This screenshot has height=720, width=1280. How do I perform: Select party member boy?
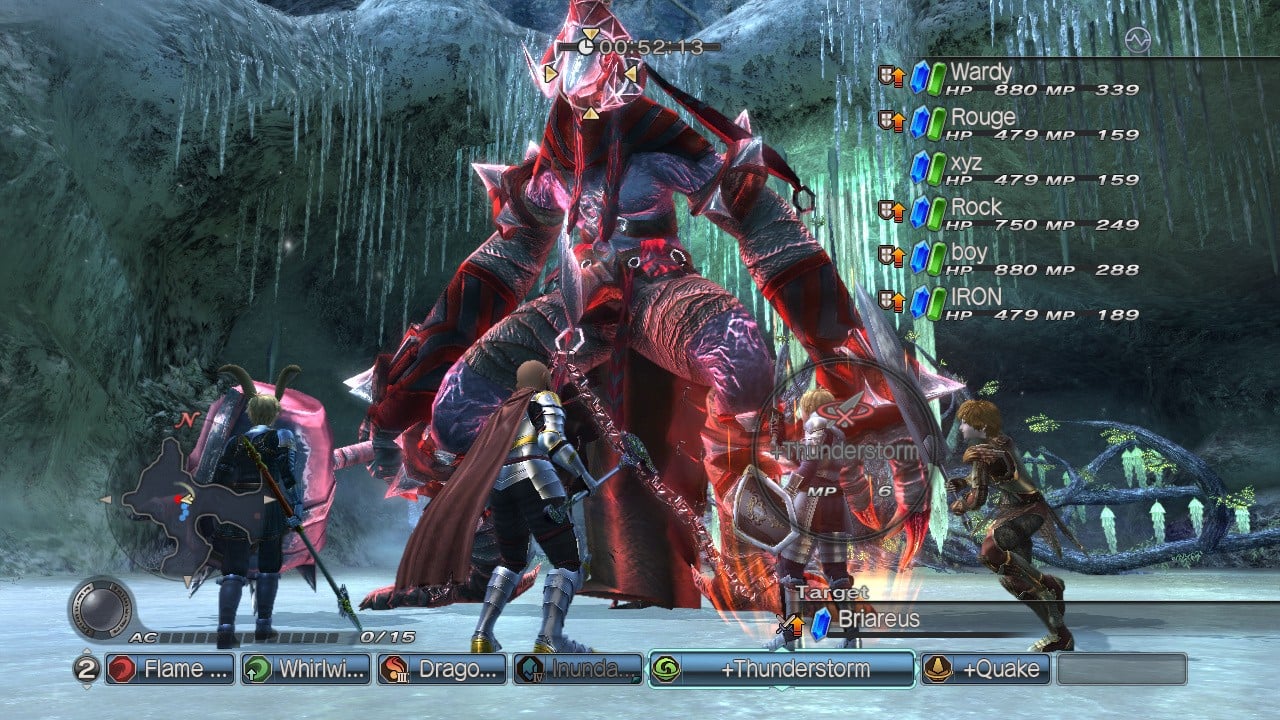tap(969, 253)
